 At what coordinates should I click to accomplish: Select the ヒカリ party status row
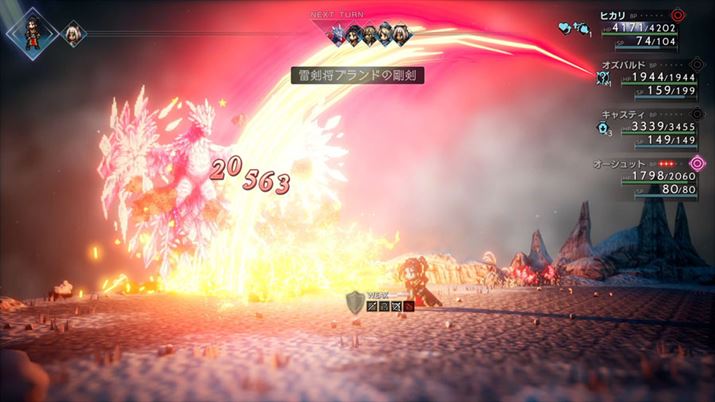pos(647,28)
